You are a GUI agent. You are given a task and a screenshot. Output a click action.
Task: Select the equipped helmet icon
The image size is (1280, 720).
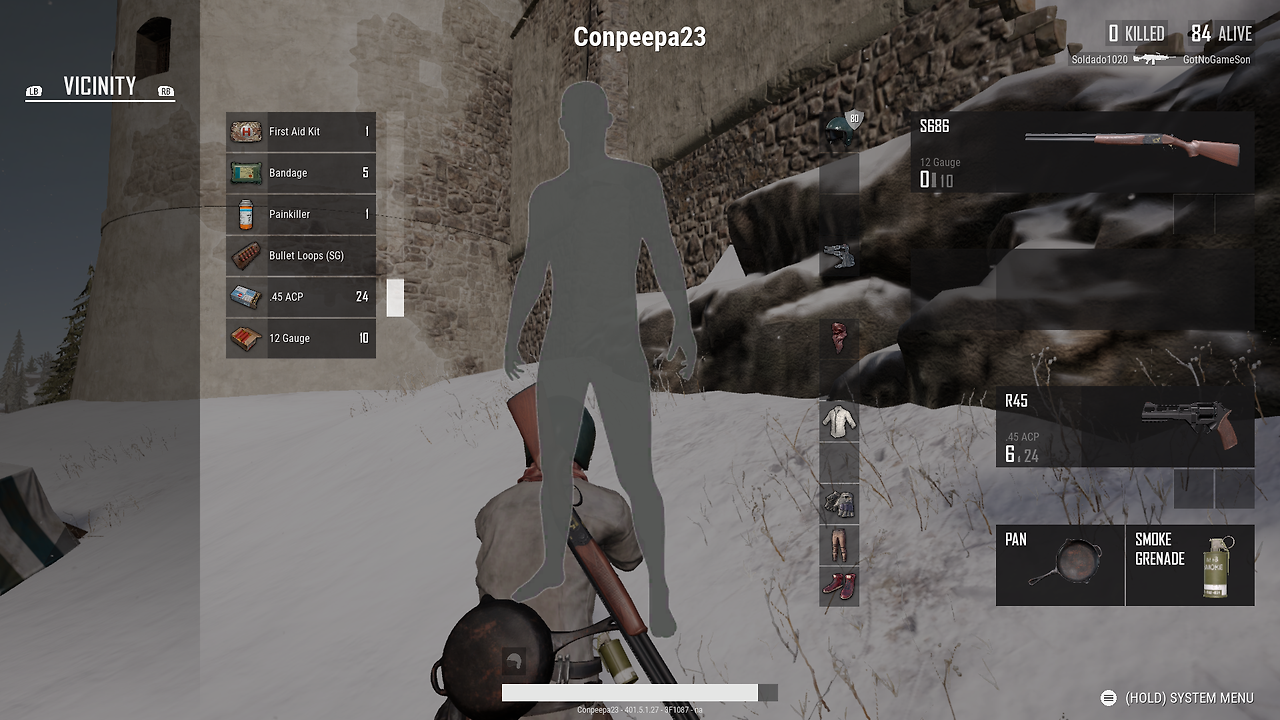[x=838, y=128]
